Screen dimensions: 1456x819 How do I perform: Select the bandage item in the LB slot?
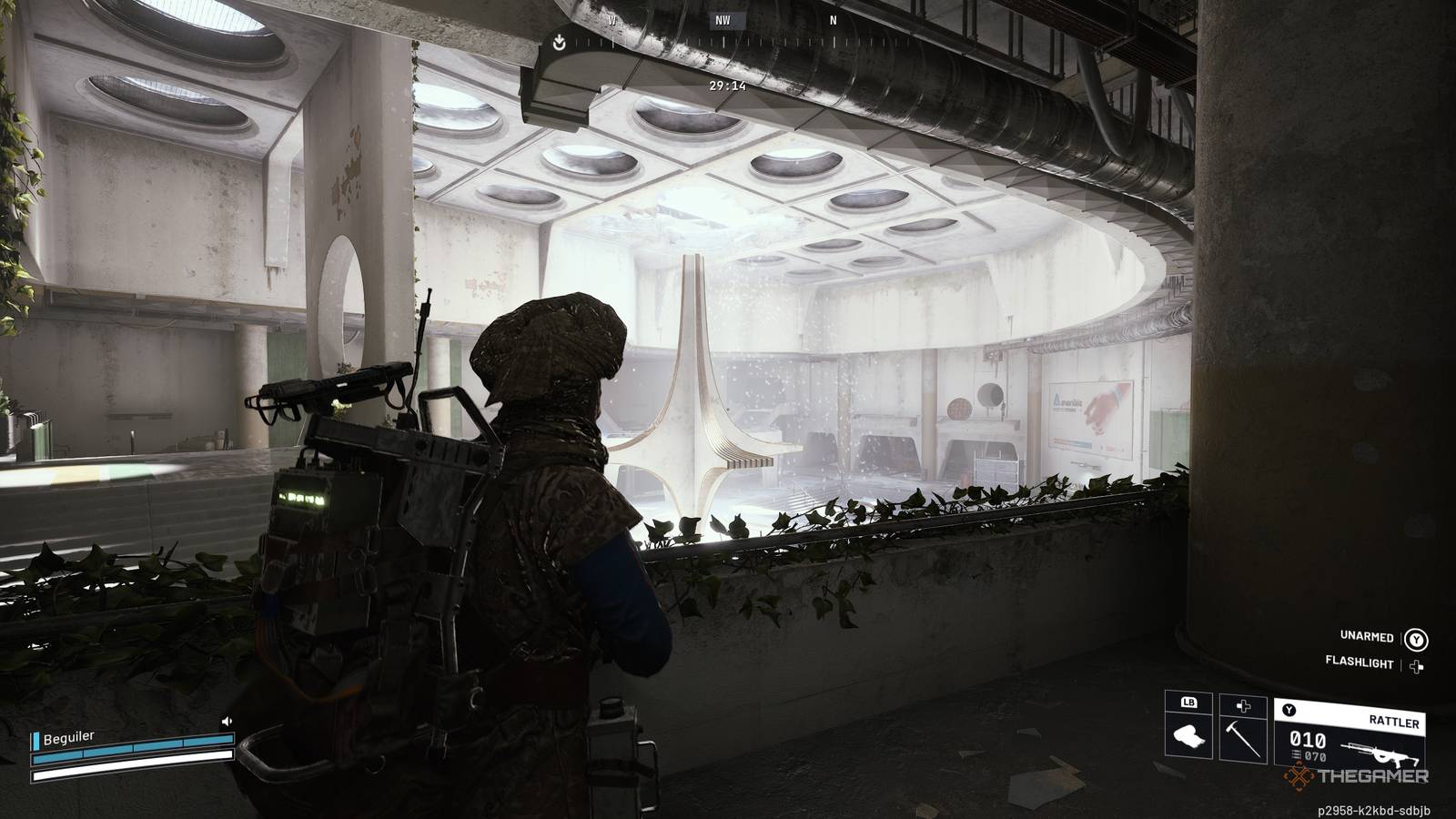1188,737
